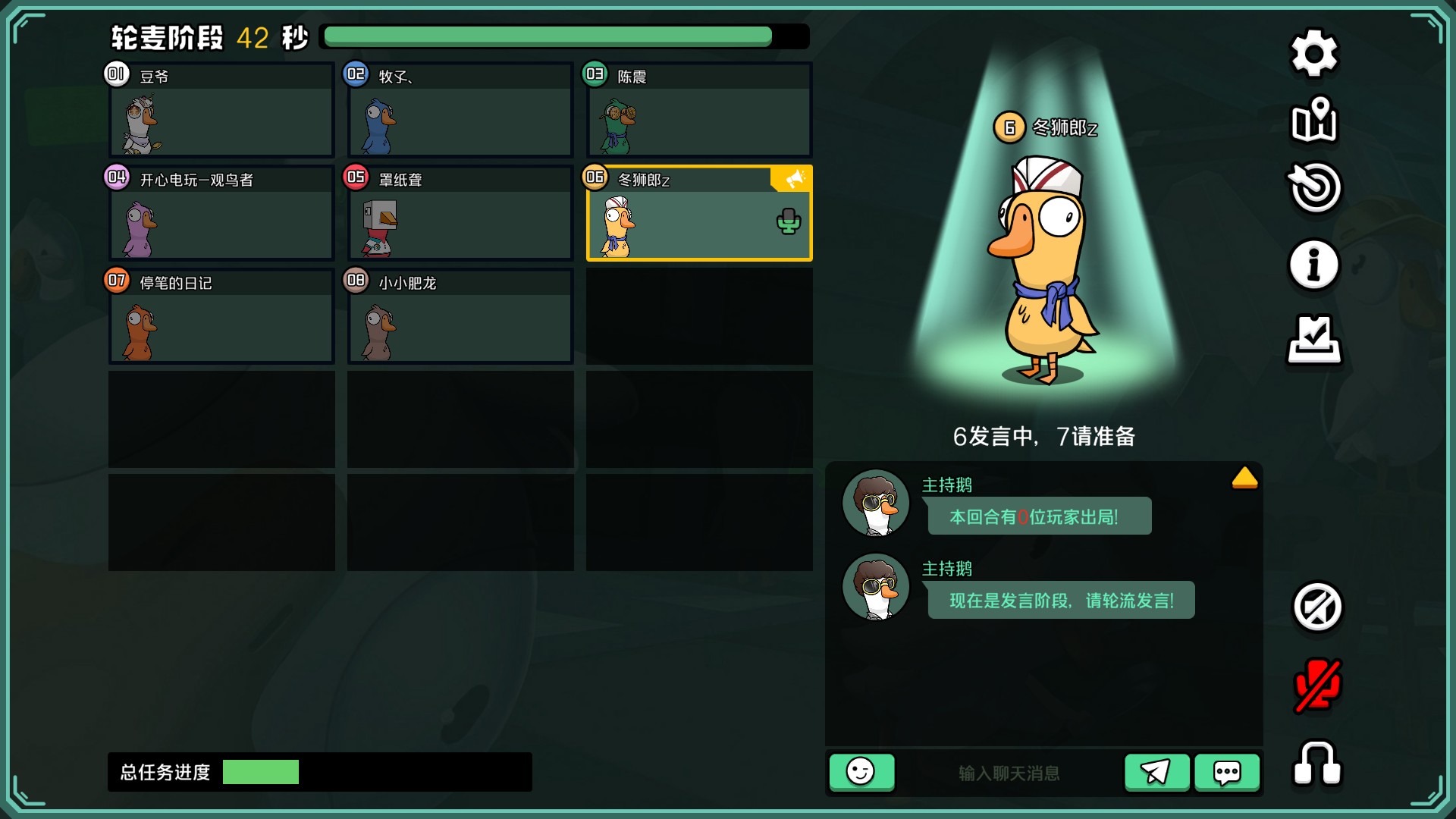Open quick chat messages

click(1225, 772)
